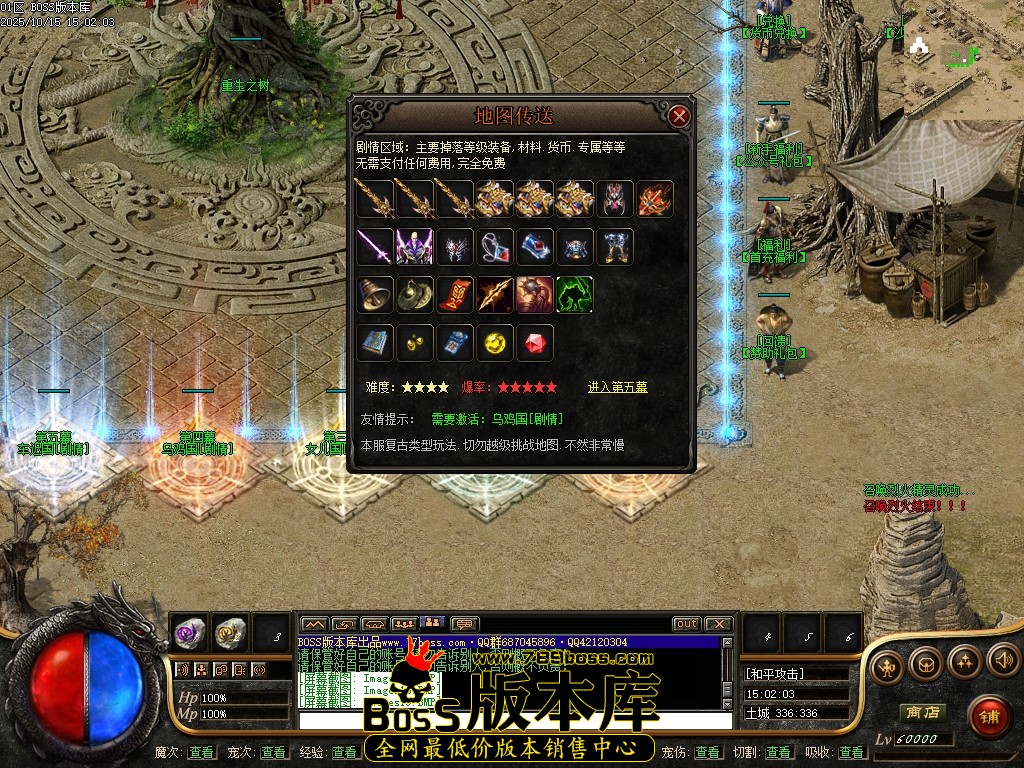Image resolution: width=1024 pixels, height=768 pixels.
Task: Click the chat panel's out button
Action: tap(686, 624)
